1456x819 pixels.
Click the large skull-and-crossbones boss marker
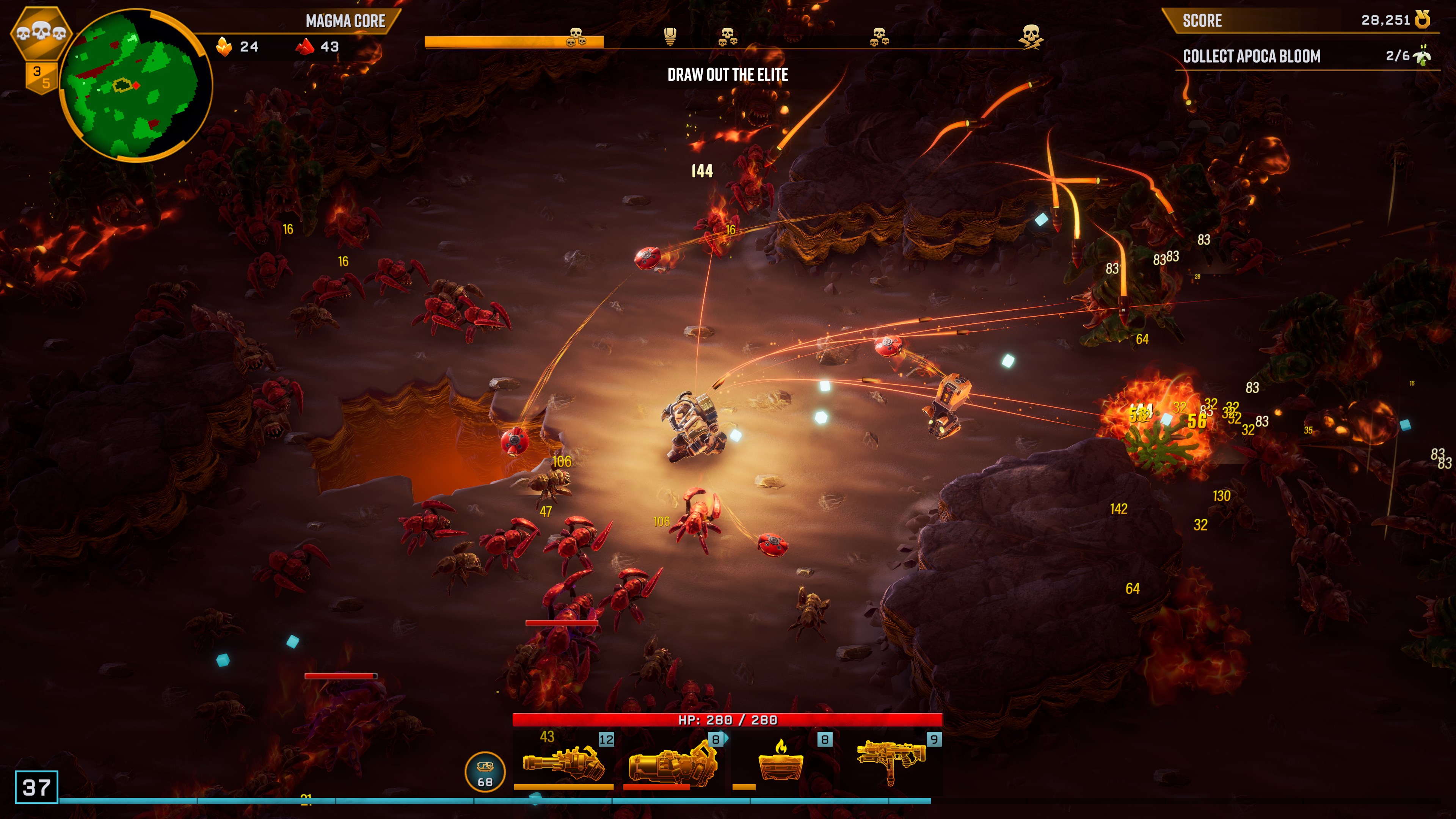pyautogui.click(x=1031, y=36)
